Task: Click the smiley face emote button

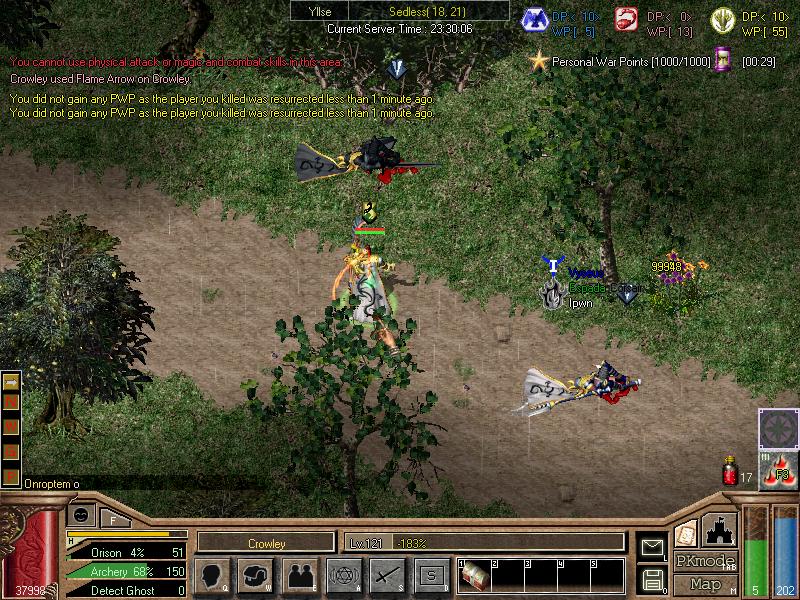Action: coord(82,514)
